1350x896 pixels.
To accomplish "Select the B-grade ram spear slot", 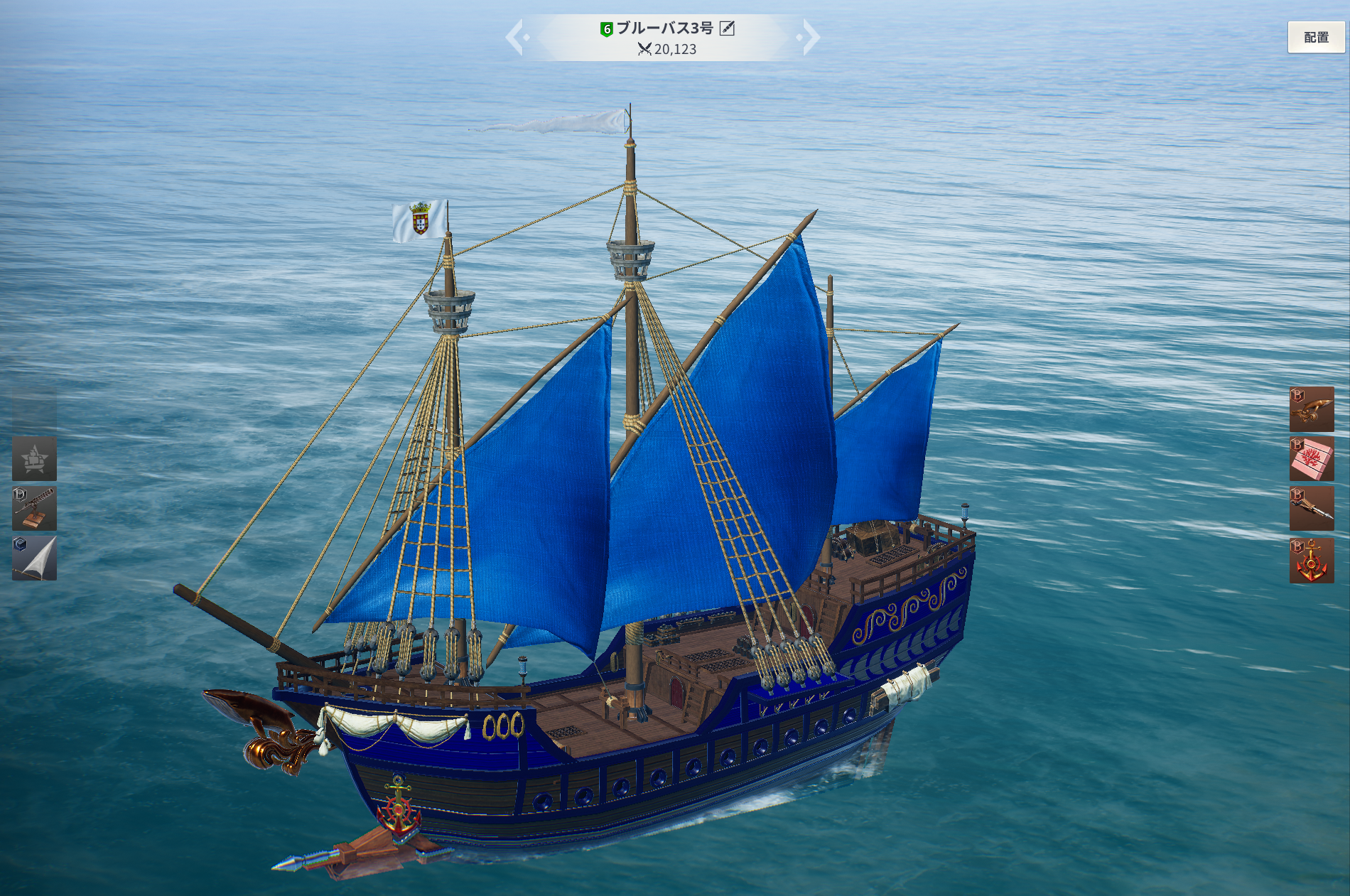I will coord(1312,509).
